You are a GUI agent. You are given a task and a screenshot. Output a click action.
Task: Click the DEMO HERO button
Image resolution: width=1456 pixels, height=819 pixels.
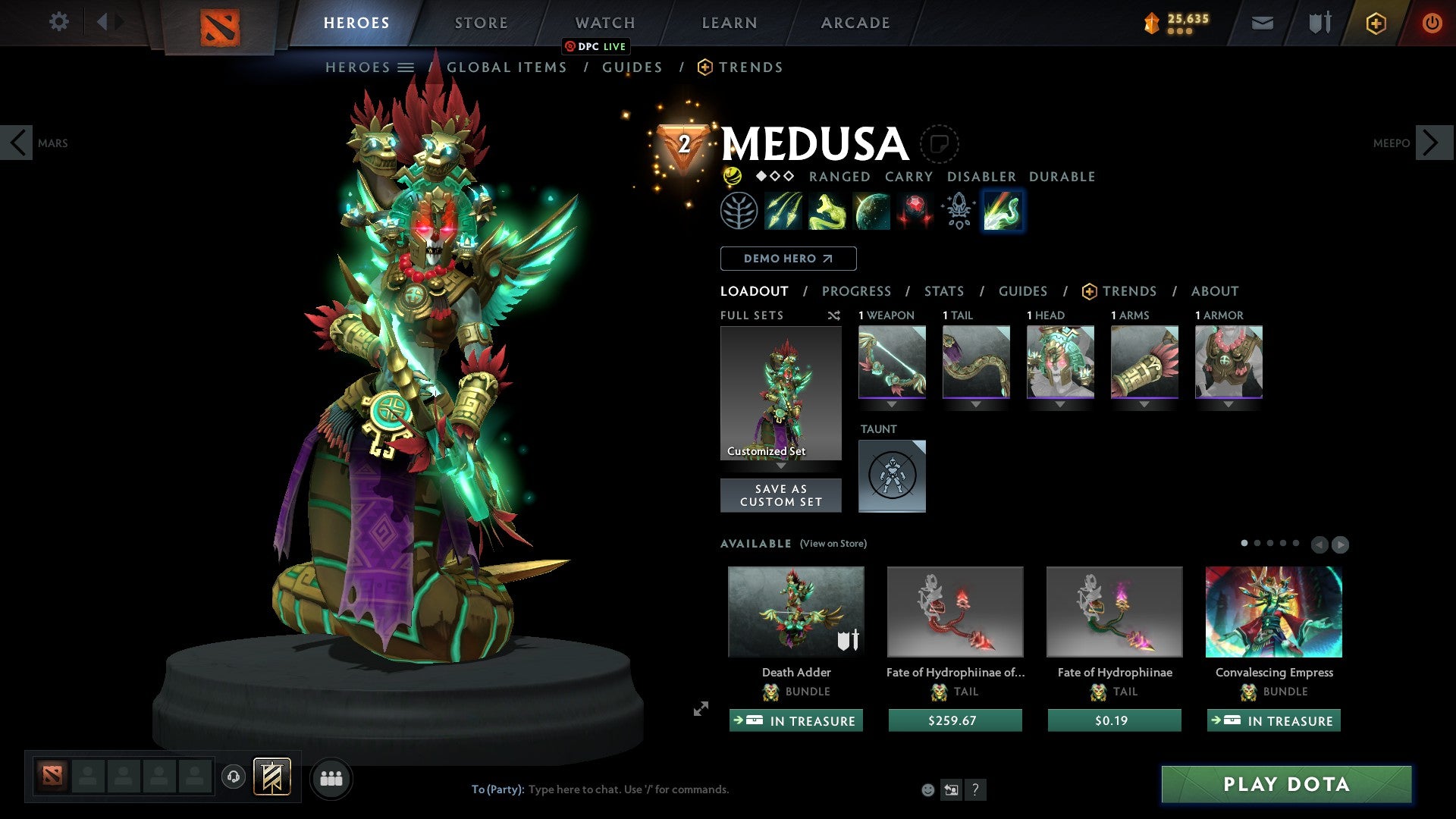click(x=788, y=259)
